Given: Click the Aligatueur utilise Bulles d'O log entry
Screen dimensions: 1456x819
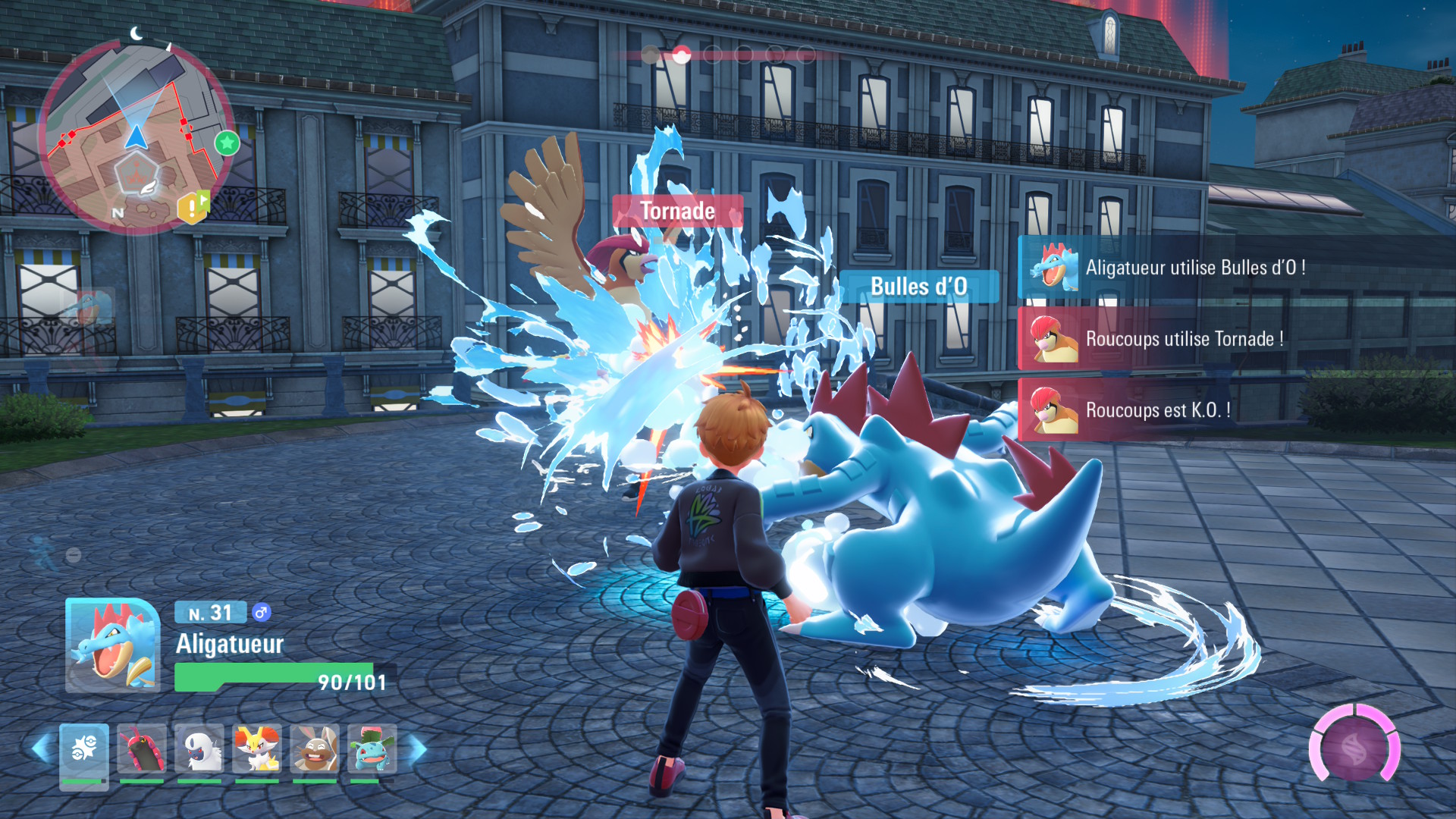Looking at the screenshot, I should (x=1194, y=268).
